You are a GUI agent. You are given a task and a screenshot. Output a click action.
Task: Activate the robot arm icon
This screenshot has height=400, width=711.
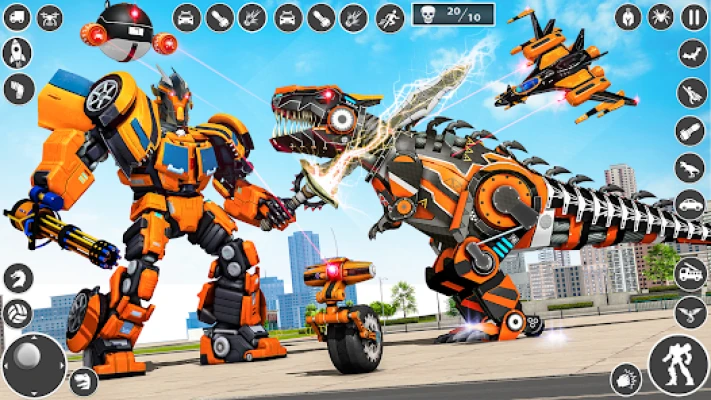tap(17, 90)
